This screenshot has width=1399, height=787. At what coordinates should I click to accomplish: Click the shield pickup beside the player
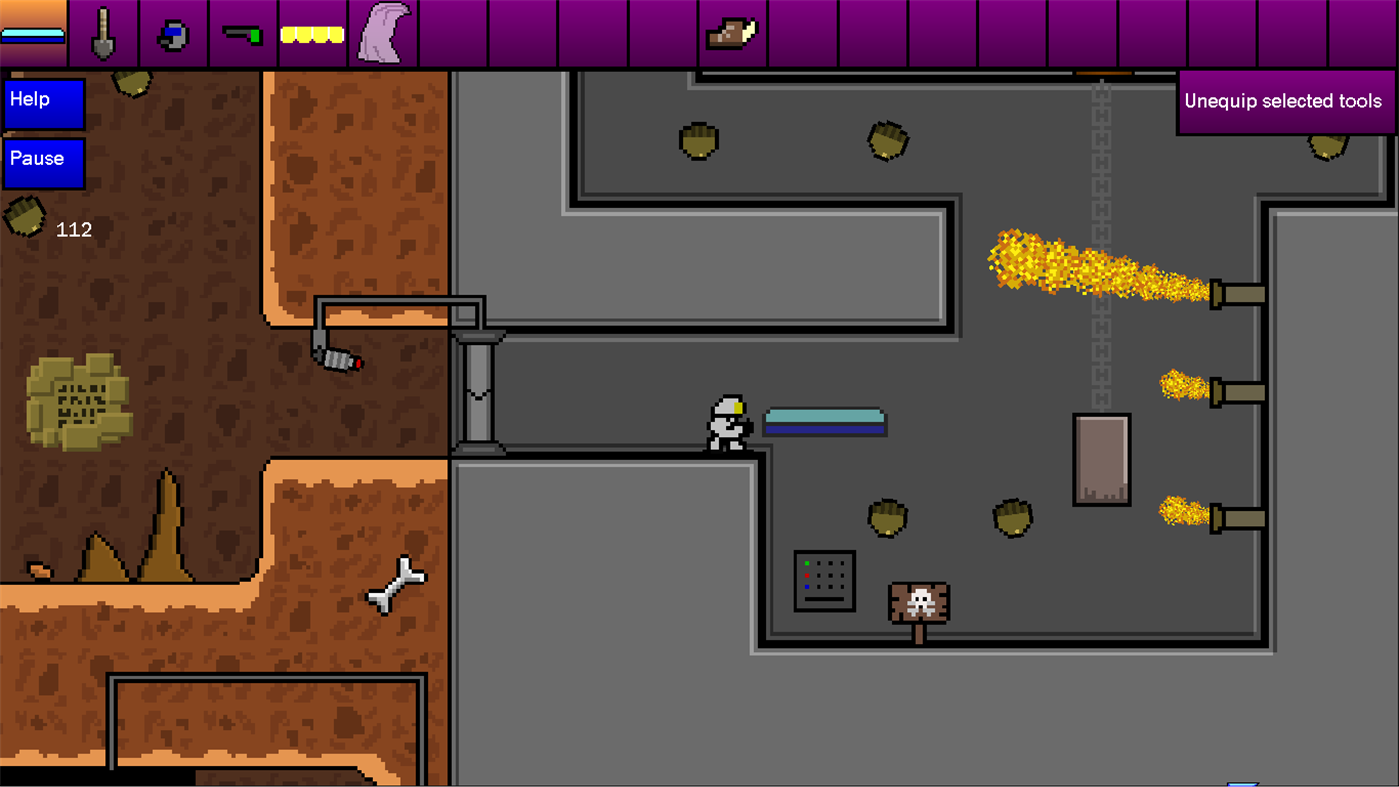(824, 421)
